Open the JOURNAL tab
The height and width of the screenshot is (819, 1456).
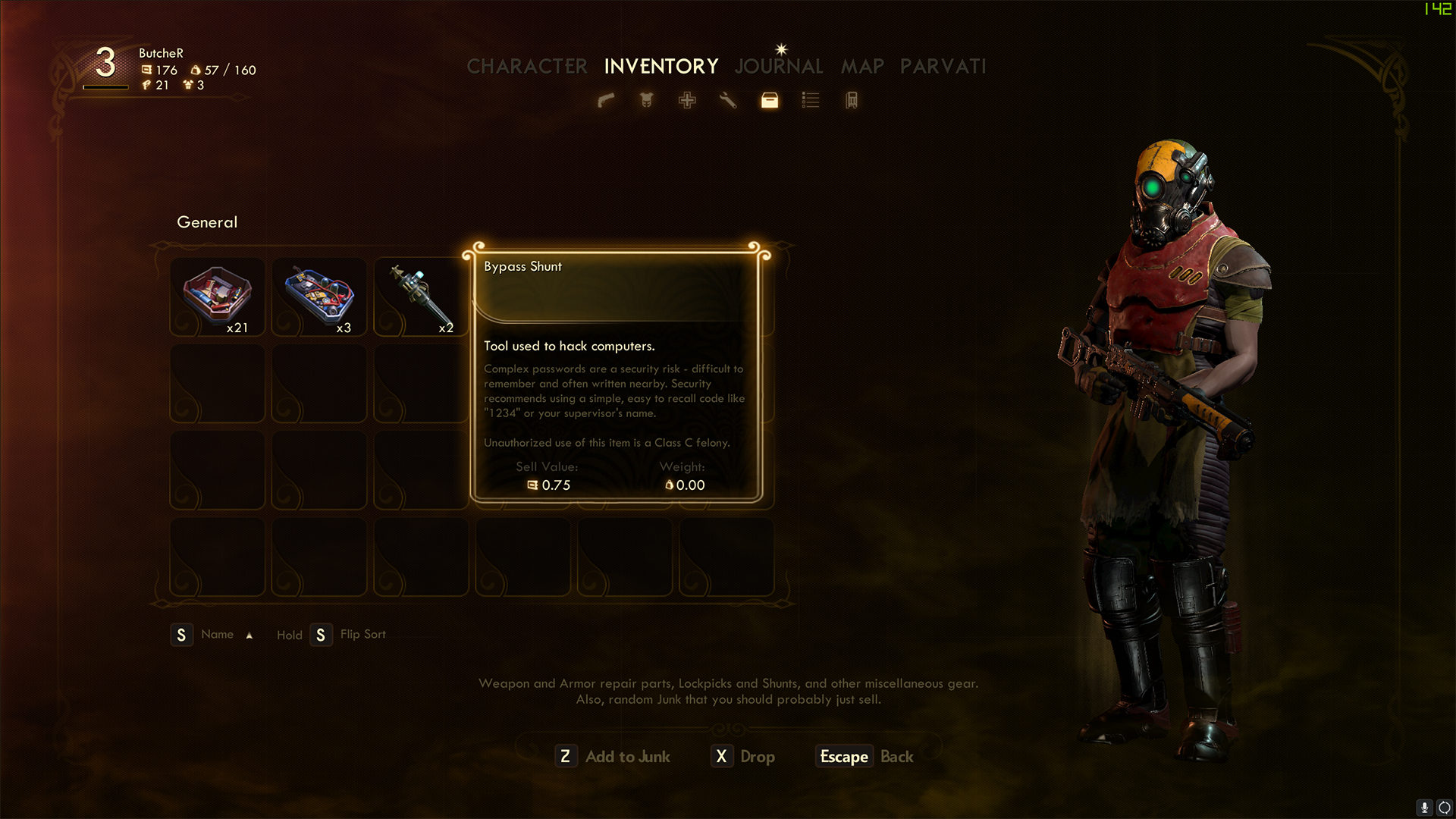pos(779,67)
